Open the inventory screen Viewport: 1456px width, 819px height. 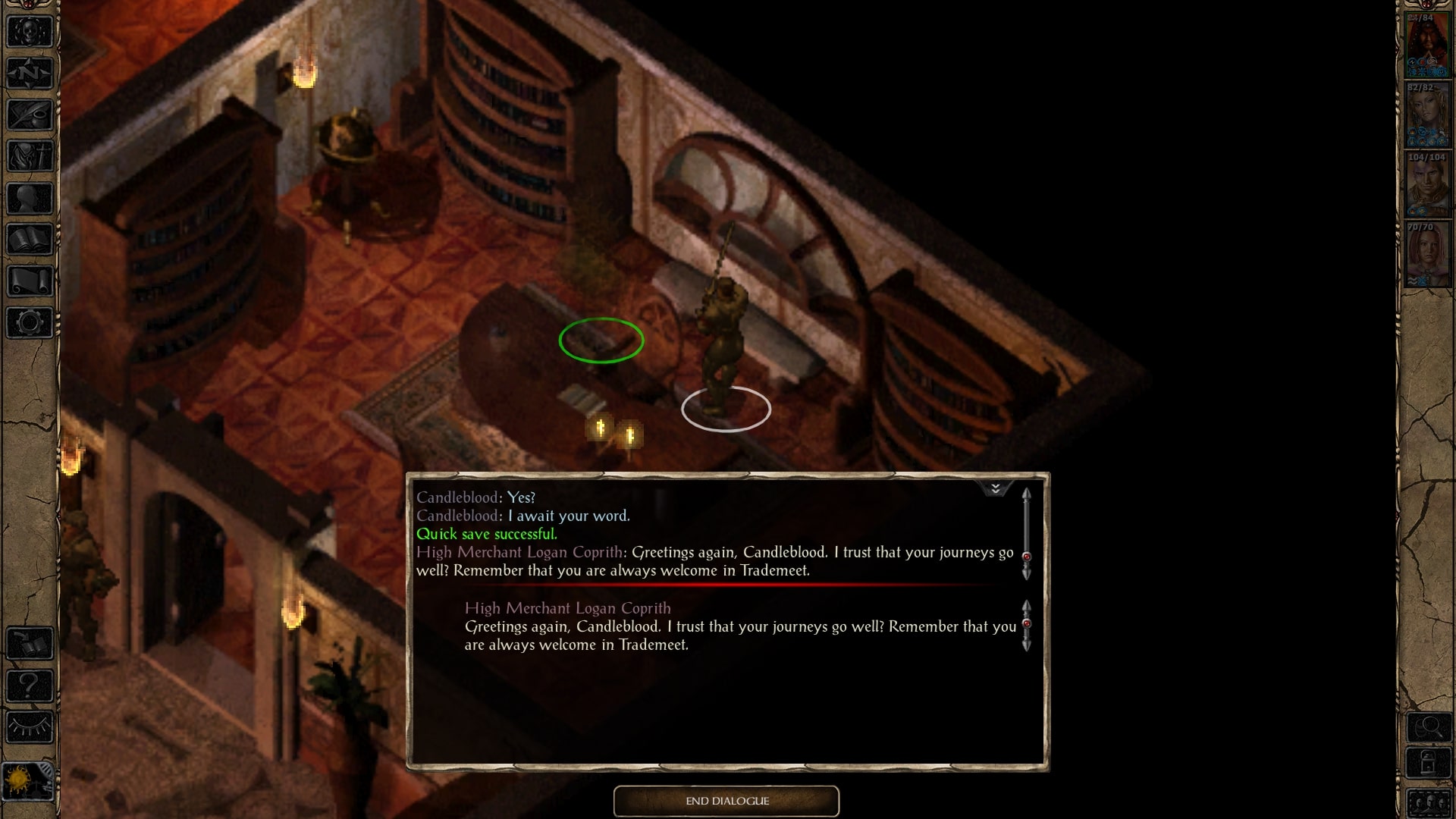point(30,157)
